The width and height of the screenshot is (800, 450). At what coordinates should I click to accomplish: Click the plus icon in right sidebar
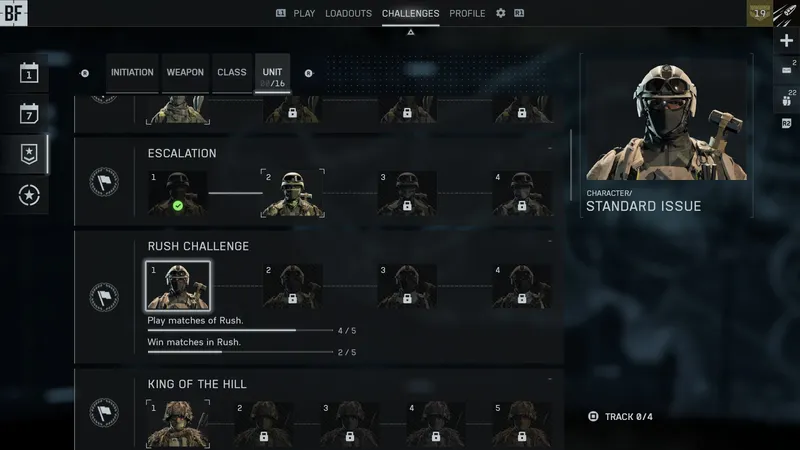point(786,40)
